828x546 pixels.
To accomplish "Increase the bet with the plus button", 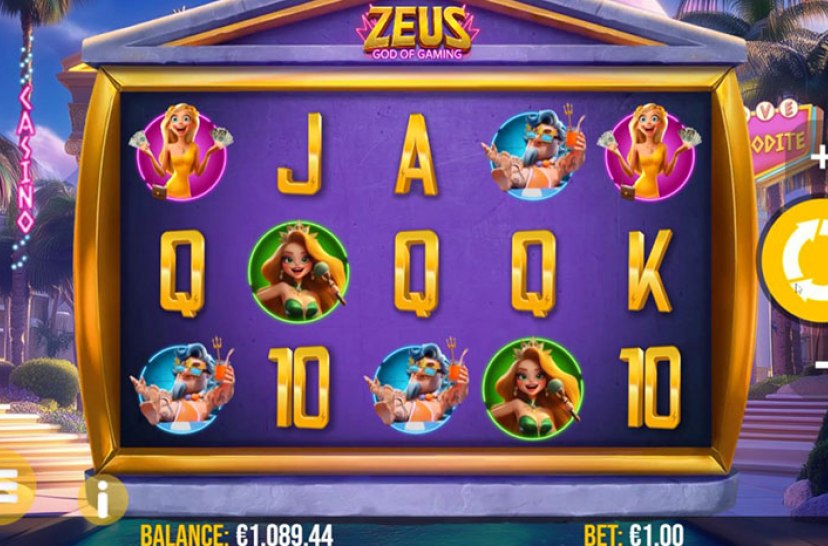I will (x=820, y=158).
